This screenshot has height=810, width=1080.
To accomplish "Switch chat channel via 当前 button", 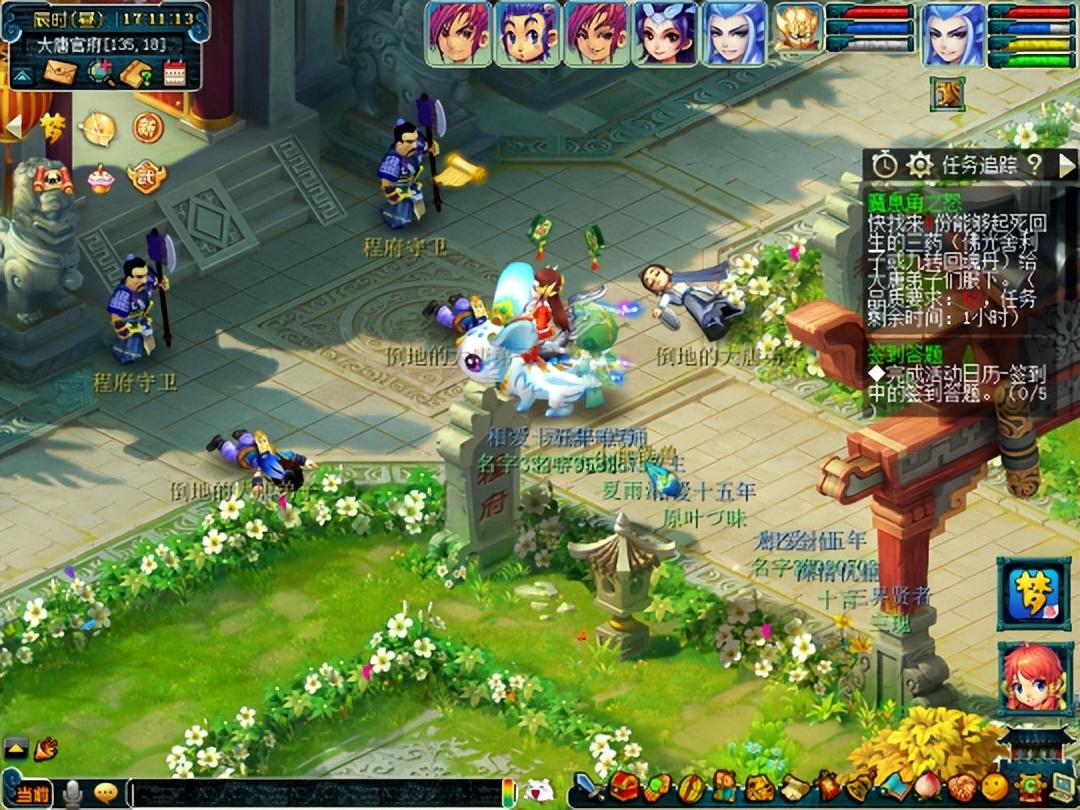I will click(32, 793).
